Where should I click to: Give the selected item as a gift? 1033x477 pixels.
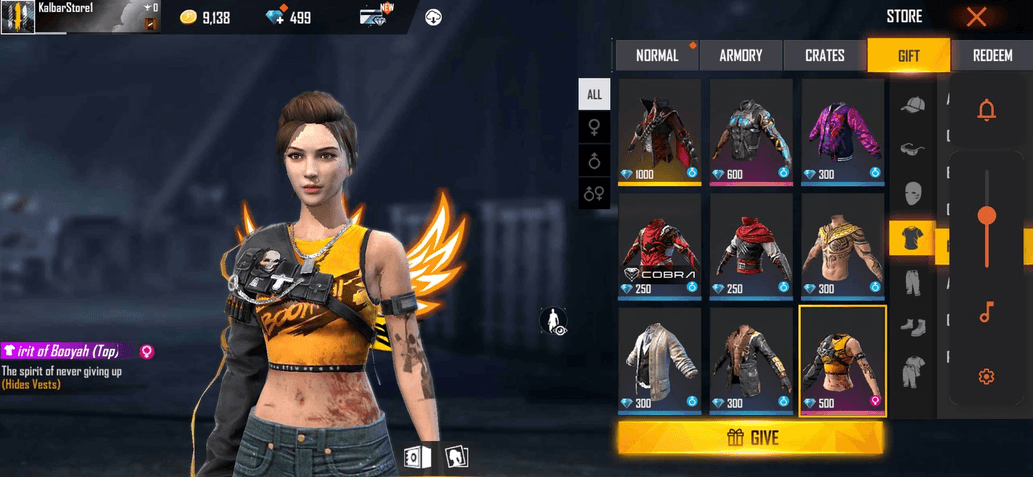[x=750, y=437]
